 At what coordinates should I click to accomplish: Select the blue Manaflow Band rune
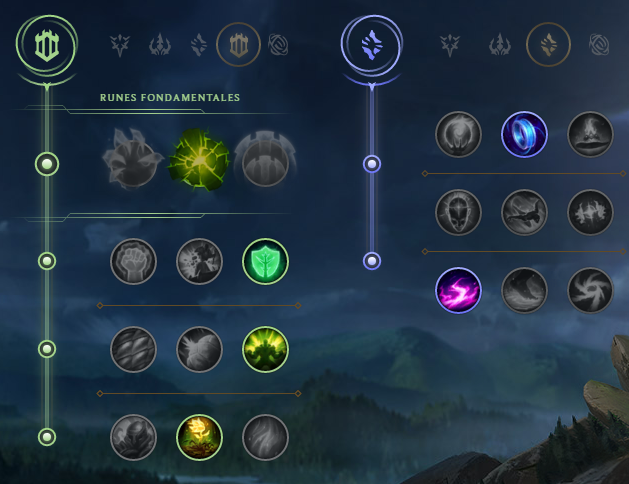click(524, 134)
